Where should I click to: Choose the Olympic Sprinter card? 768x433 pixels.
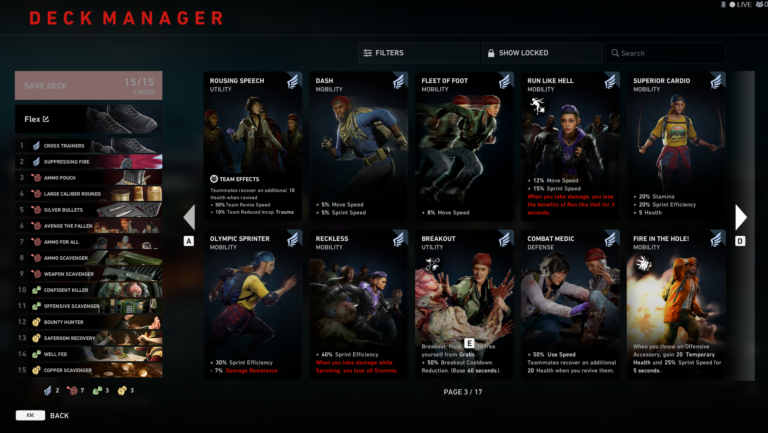pos(253,304)
